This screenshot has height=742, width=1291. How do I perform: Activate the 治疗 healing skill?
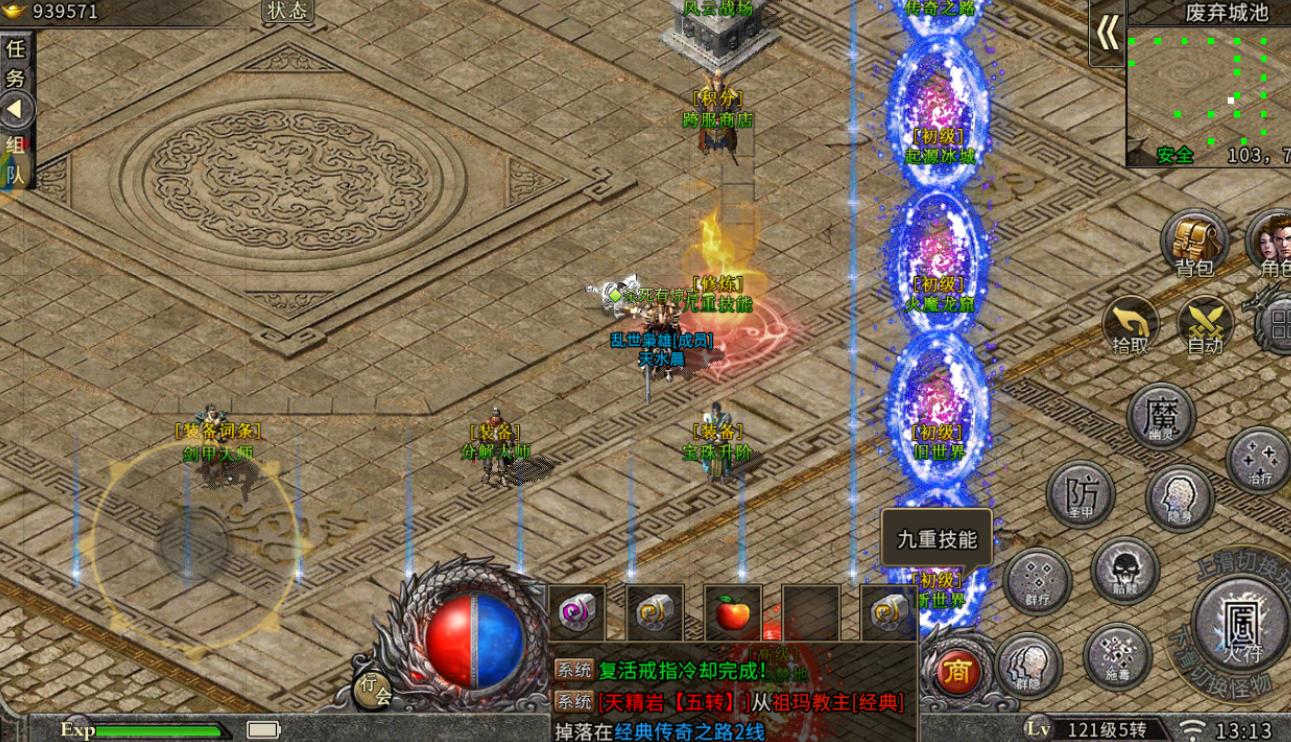click(1259, 460)
